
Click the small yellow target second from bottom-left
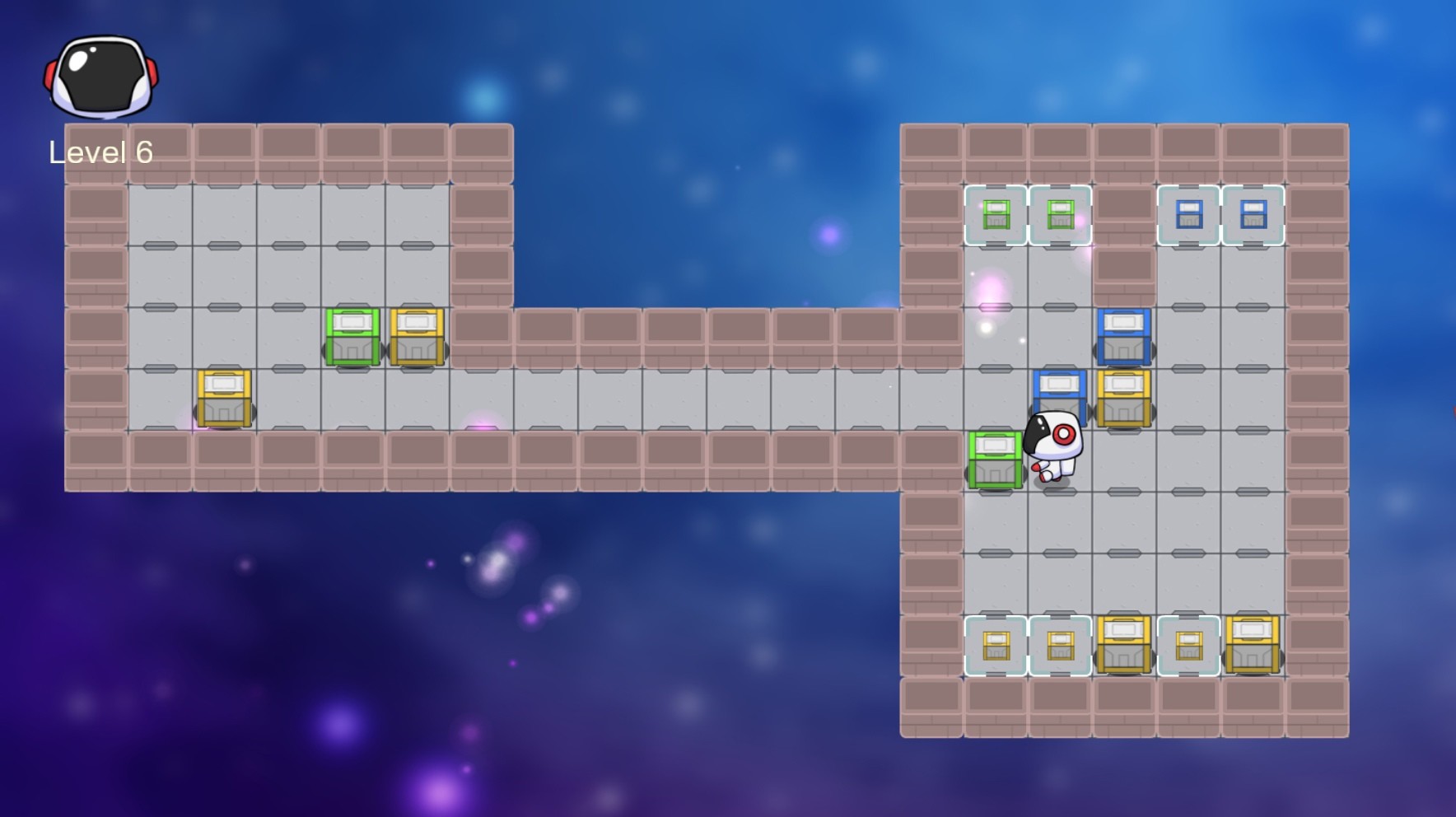(1061, 647)
